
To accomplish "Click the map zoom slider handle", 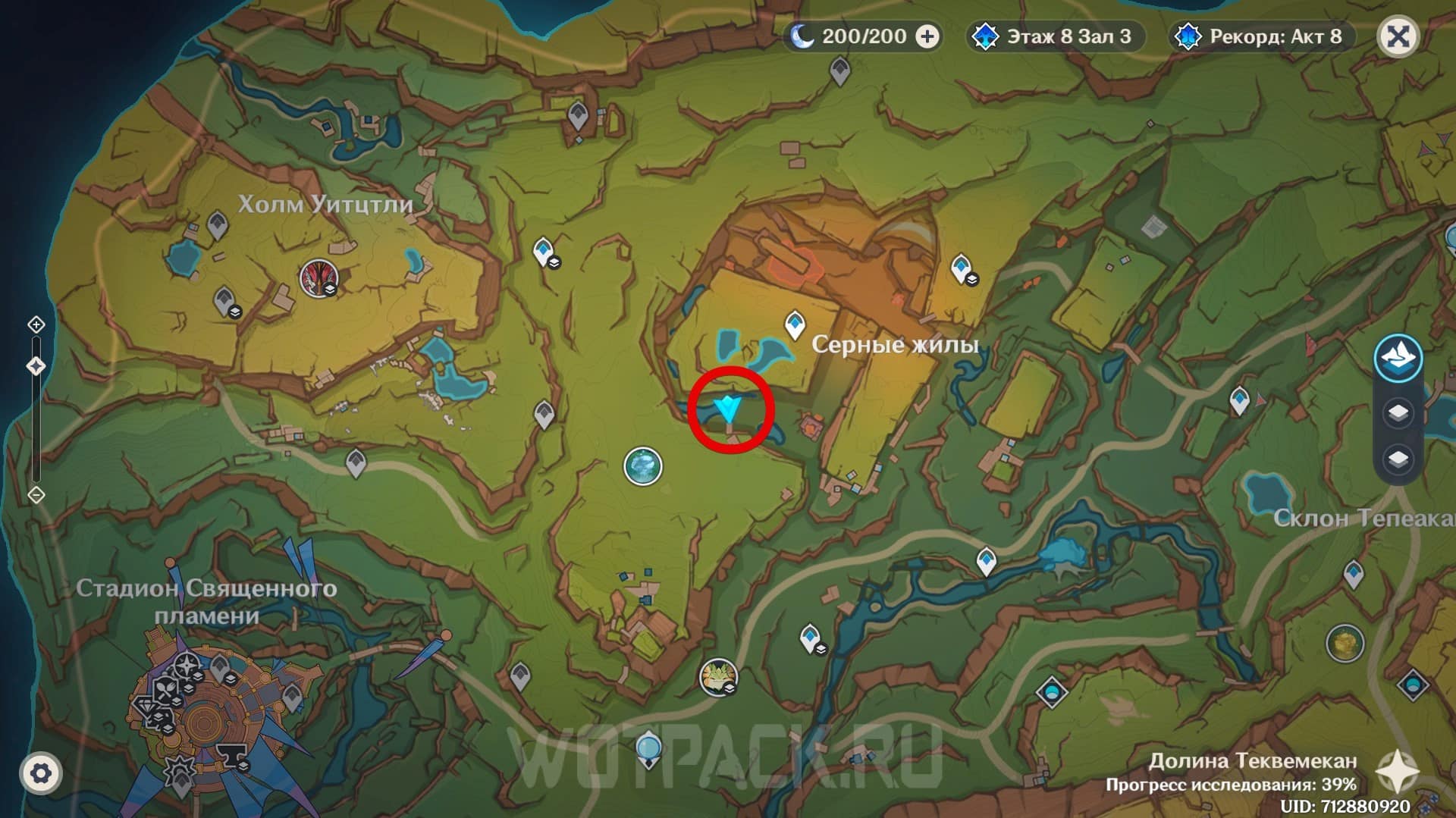I will 36,367.
